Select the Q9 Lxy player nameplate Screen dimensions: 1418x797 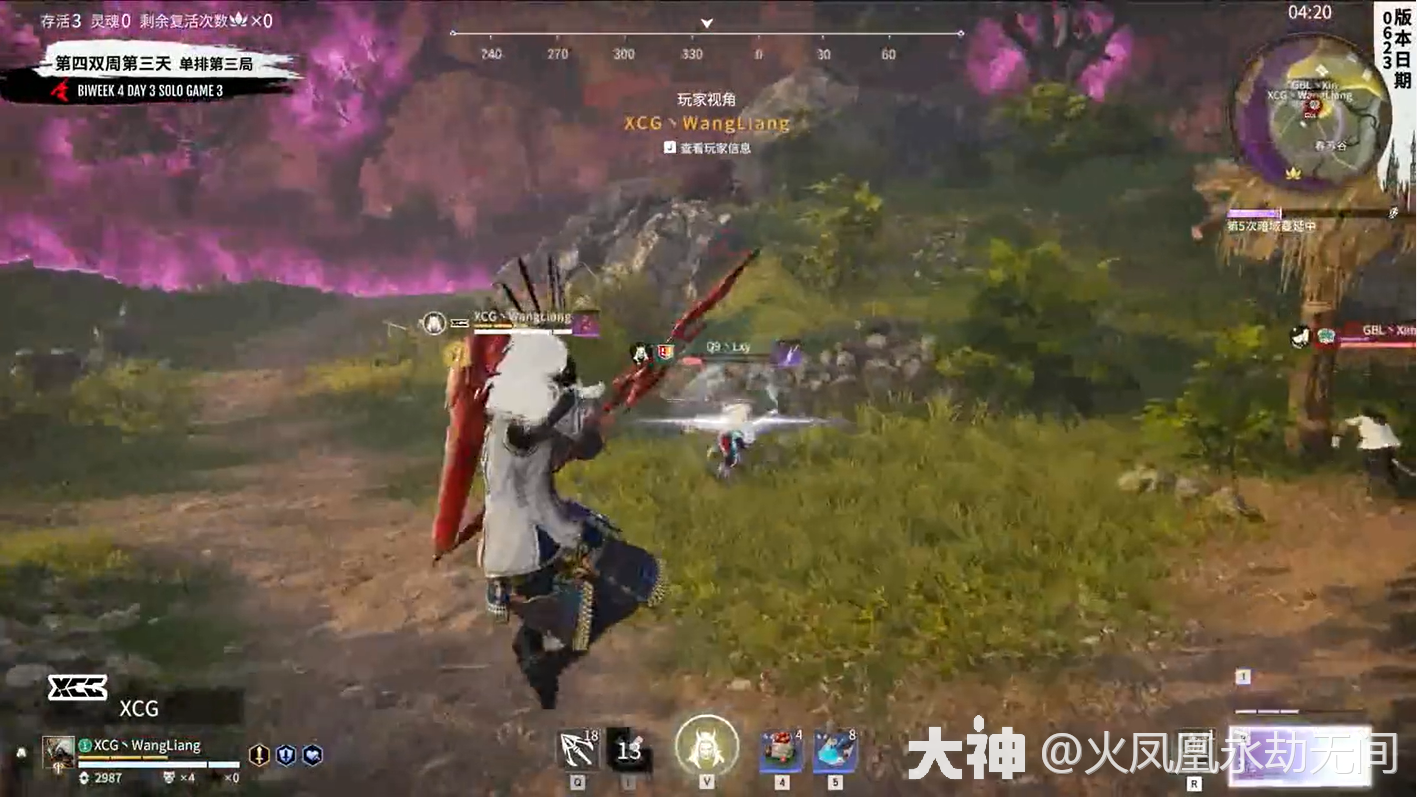[728, 348]
